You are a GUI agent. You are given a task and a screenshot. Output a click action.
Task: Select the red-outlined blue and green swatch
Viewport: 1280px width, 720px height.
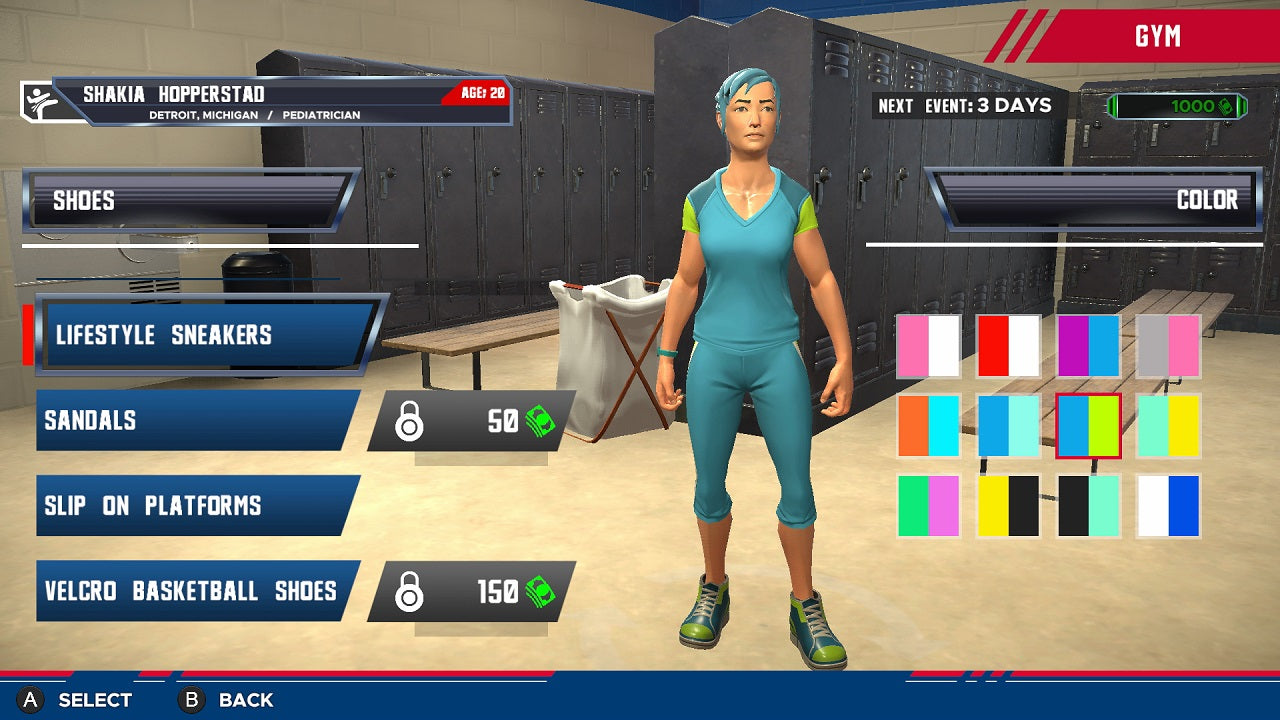[x=1088, y=426]
